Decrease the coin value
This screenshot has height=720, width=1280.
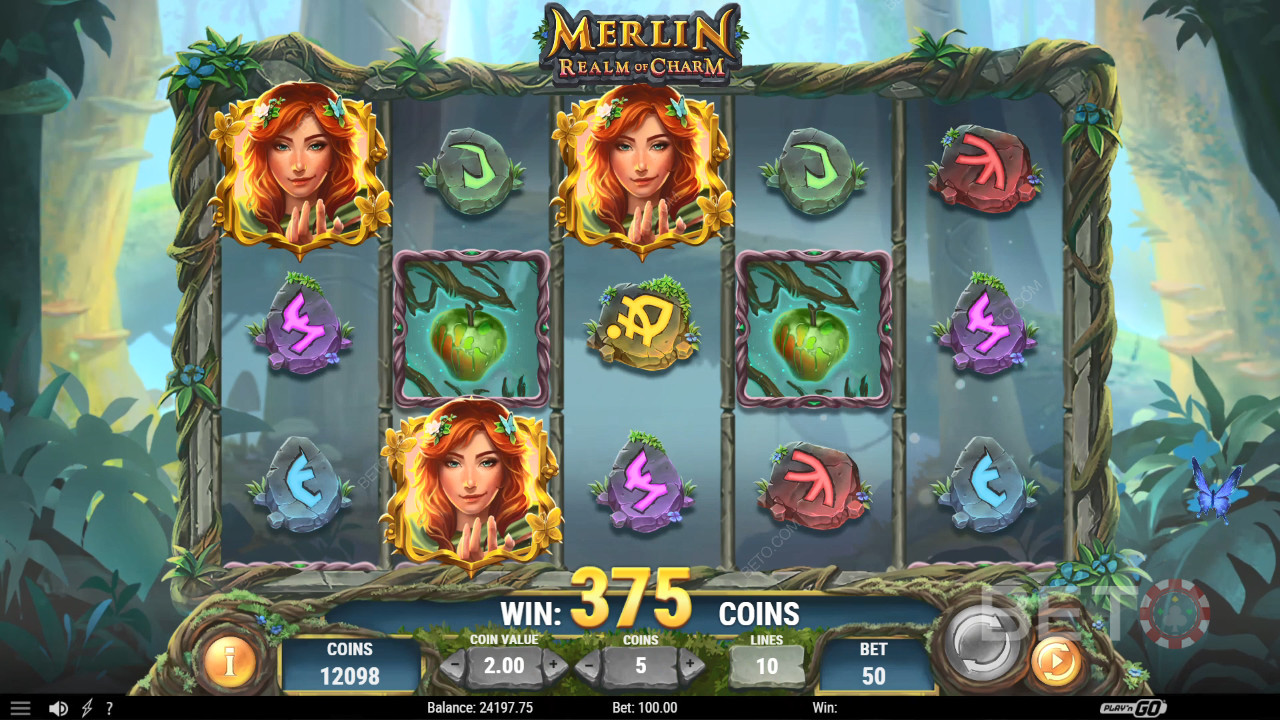(454, 665)
